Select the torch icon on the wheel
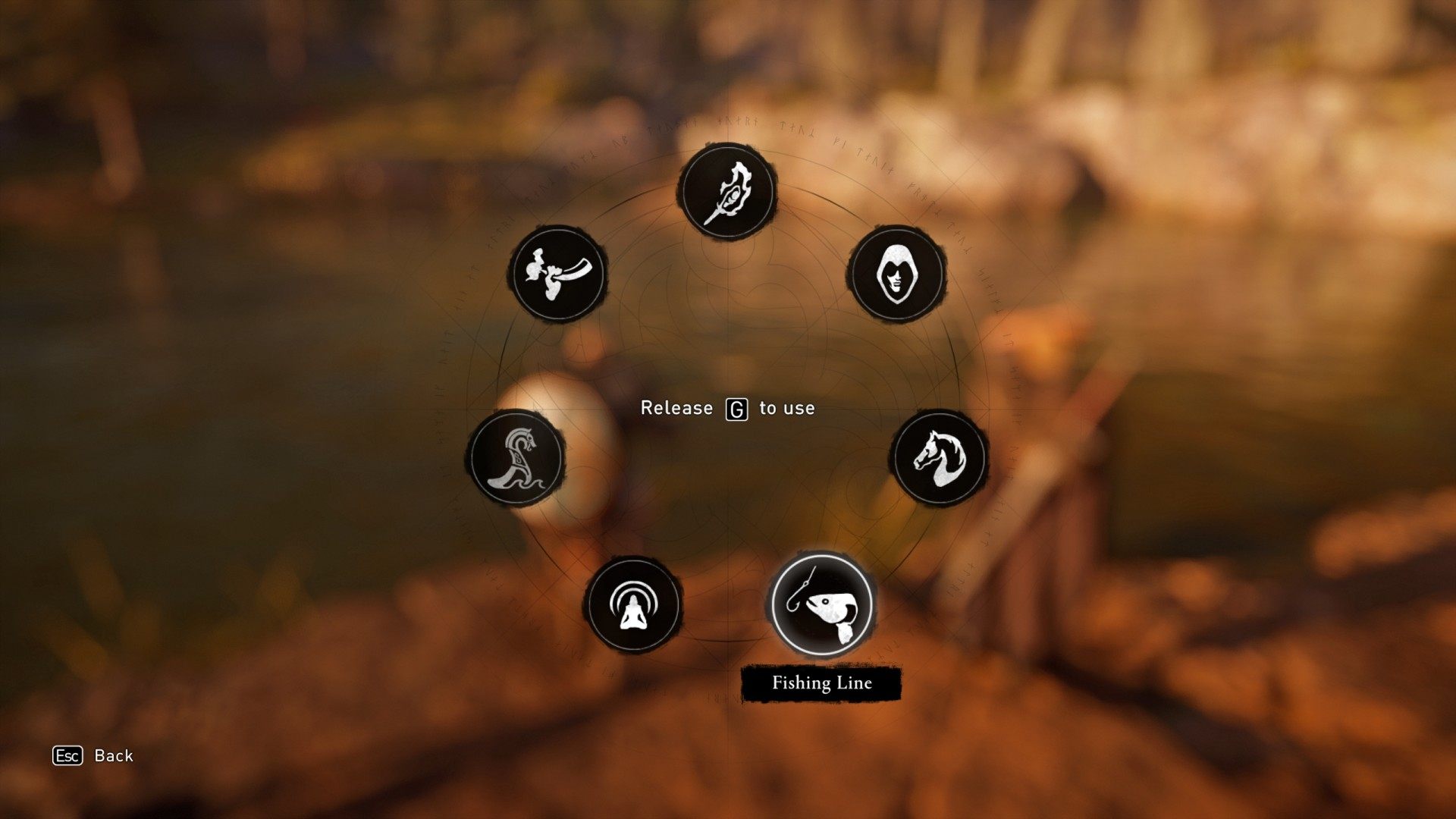This screenshot has height=819, width=1456. click(726, 191)
